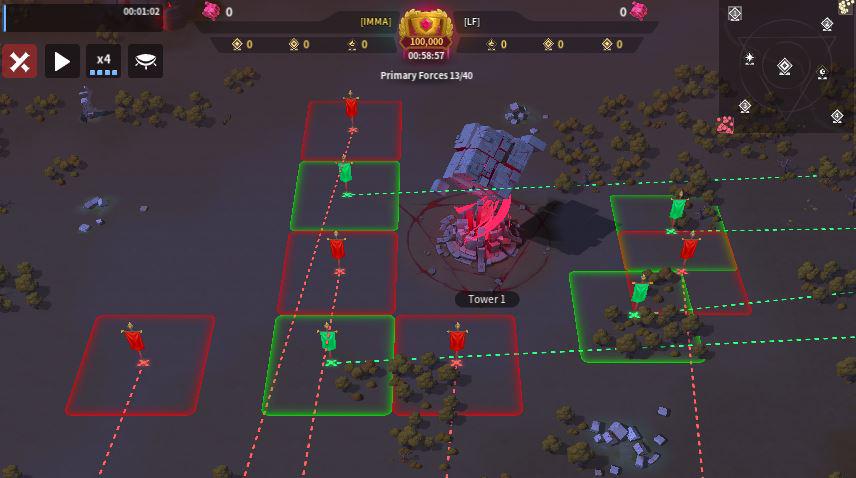
Task: Change the x4 playback speed
Action: (104, 61)
